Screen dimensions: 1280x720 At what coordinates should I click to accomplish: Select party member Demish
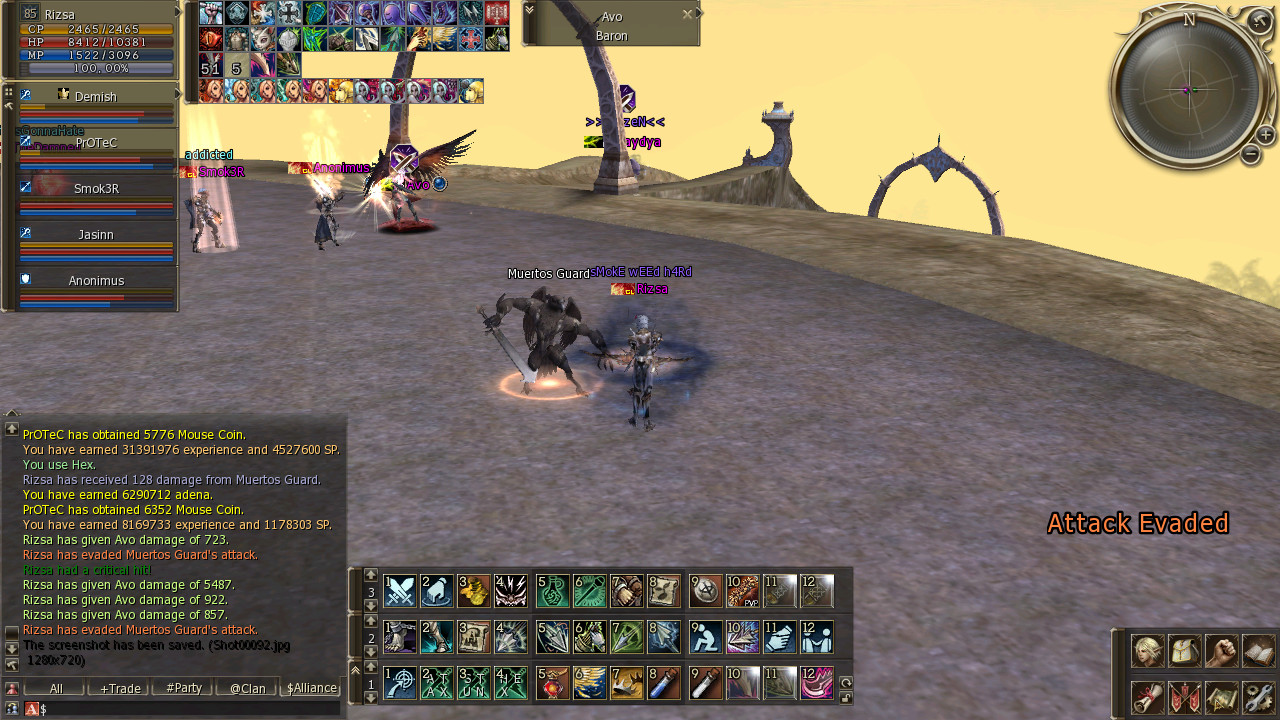pos(96,97)
